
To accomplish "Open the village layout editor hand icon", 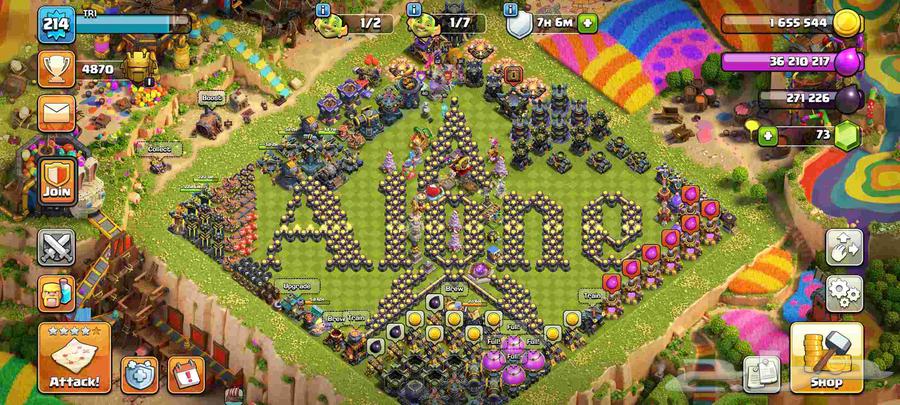I will click(x=844, y=249).
